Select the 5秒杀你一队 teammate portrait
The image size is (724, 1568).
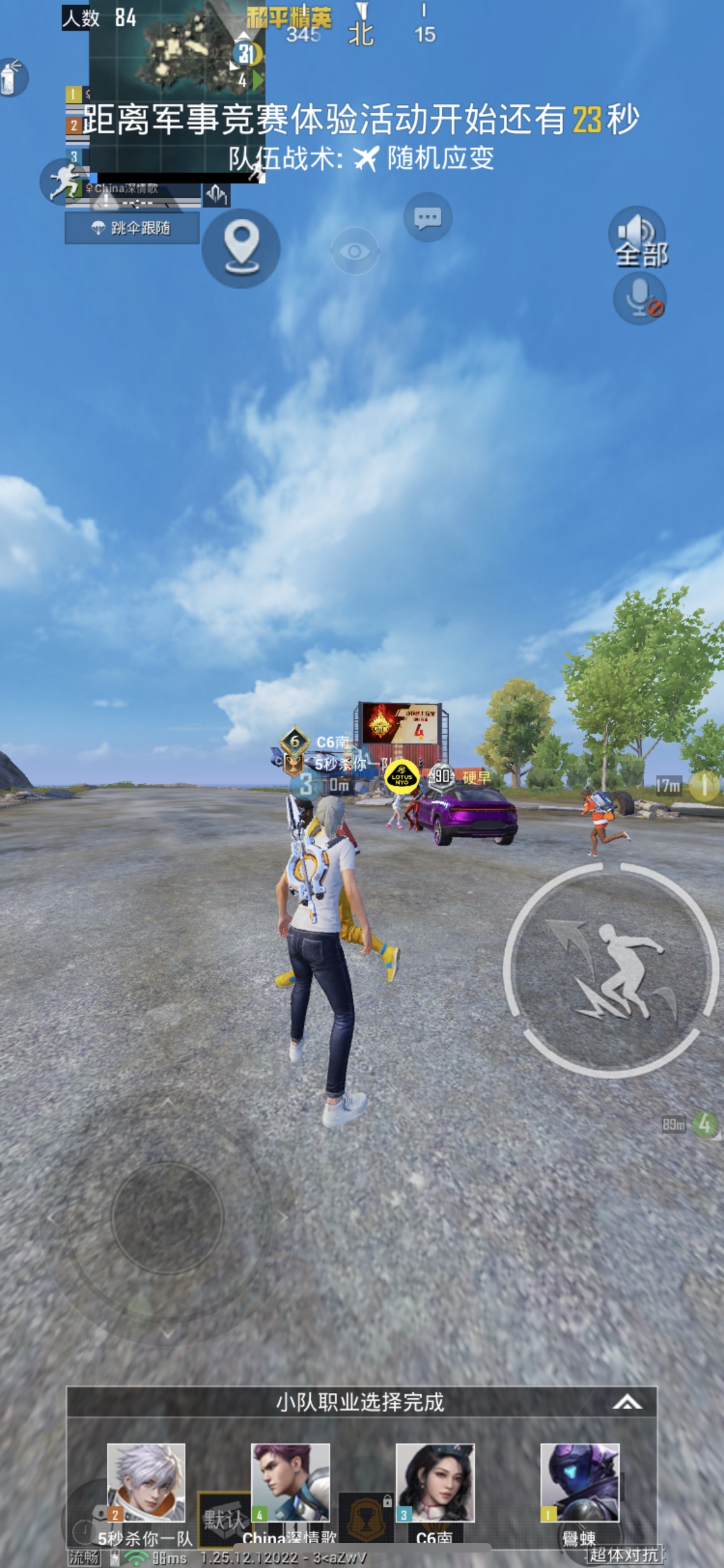(x=146, y=1482)
